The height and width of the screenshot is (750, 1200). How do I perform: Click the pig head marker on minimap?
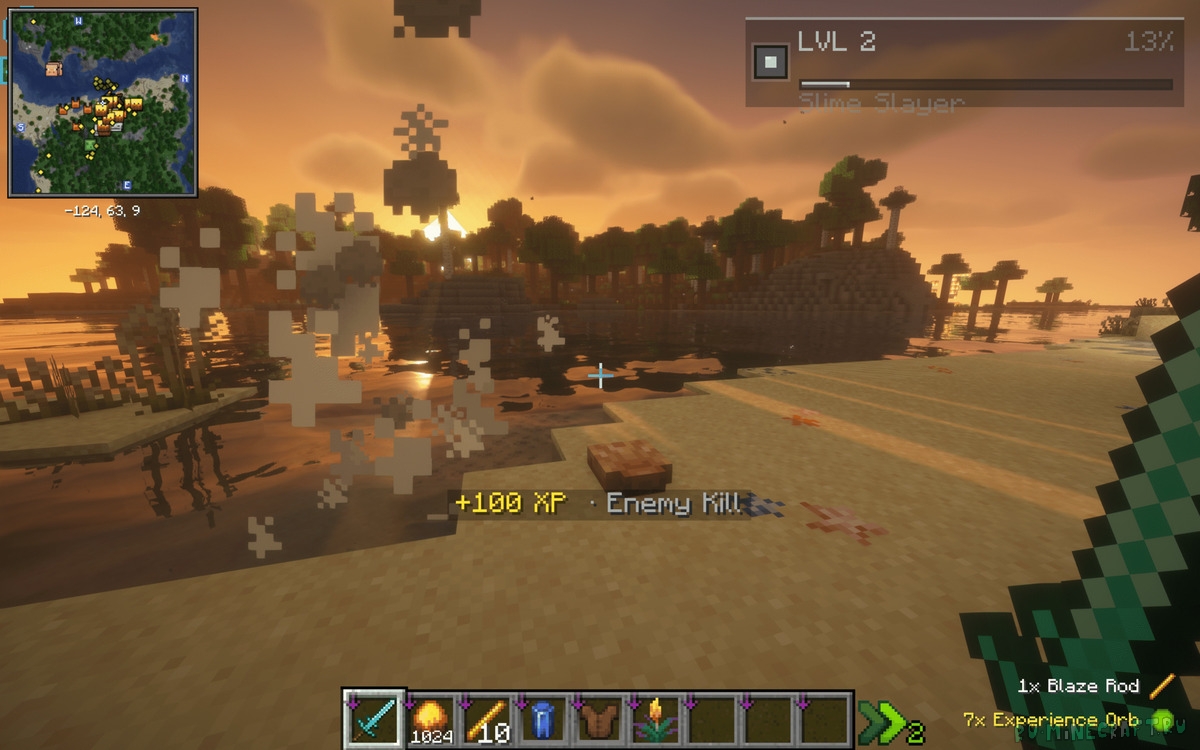(53, 69)
